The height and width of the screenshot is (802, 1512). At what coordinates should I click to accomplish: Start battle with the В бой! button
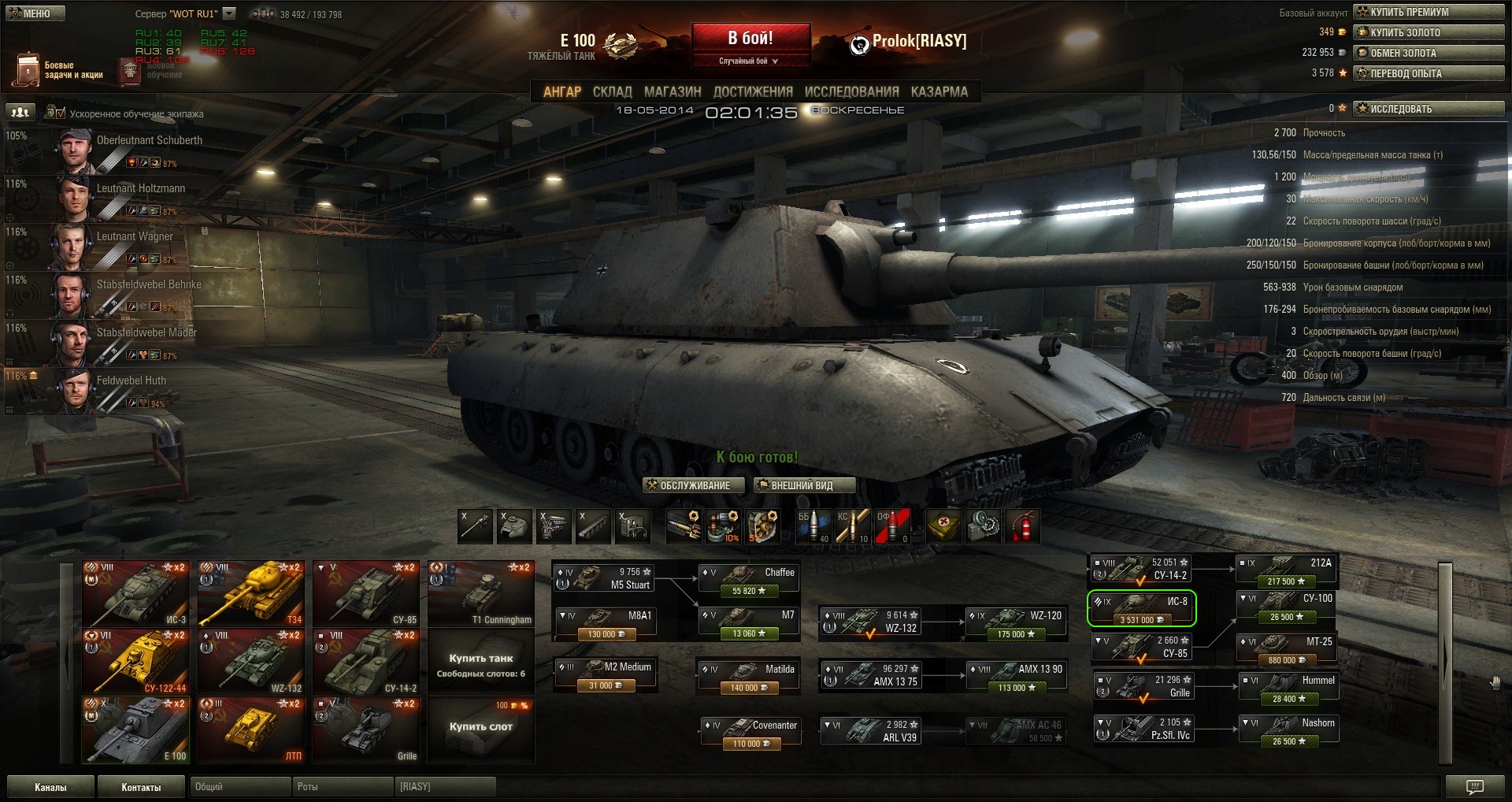[x=750, y=38]
